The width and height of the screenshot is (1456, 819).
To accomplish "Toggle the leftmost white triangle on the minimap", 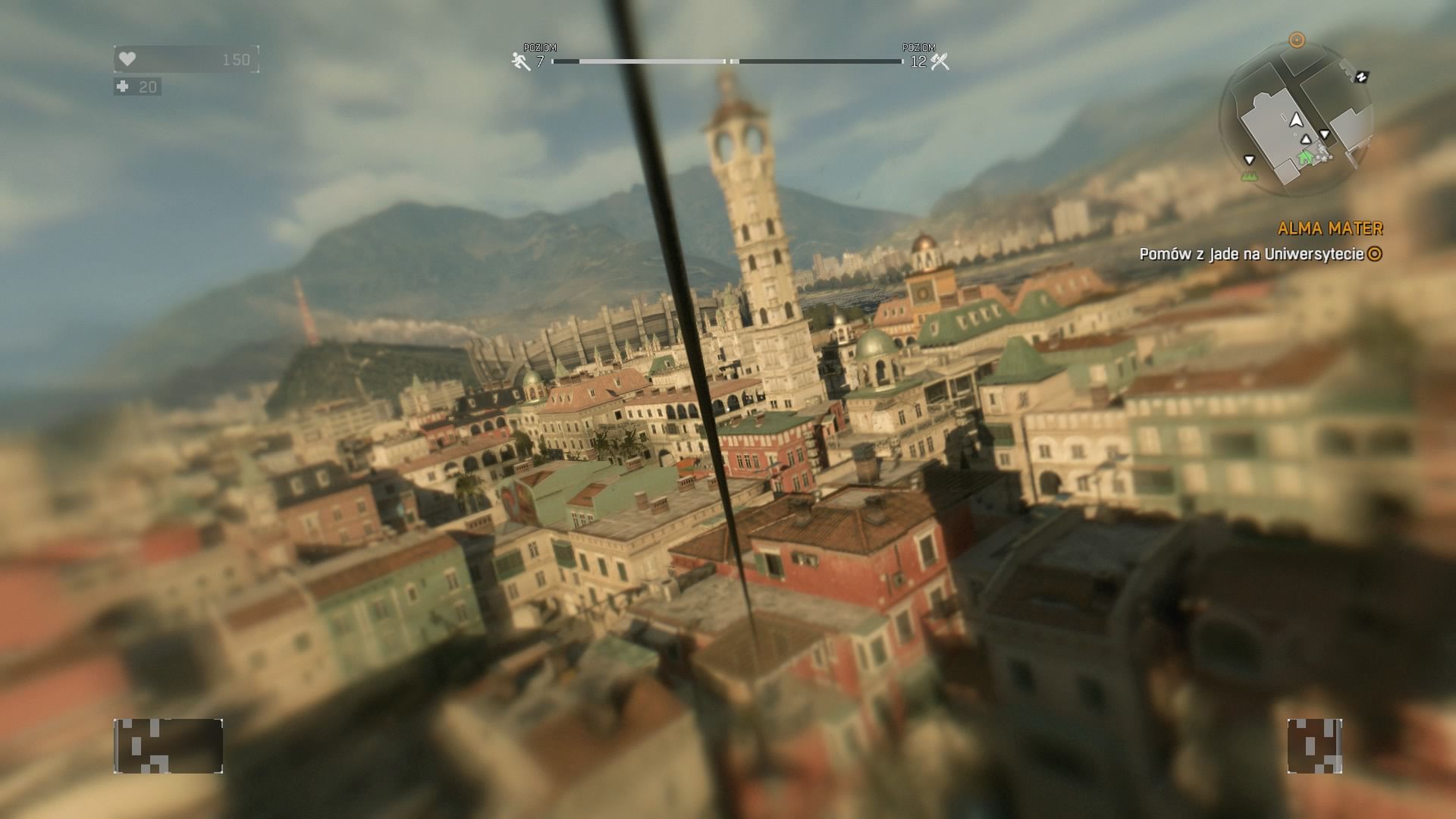I will [x=1249, y=160].
